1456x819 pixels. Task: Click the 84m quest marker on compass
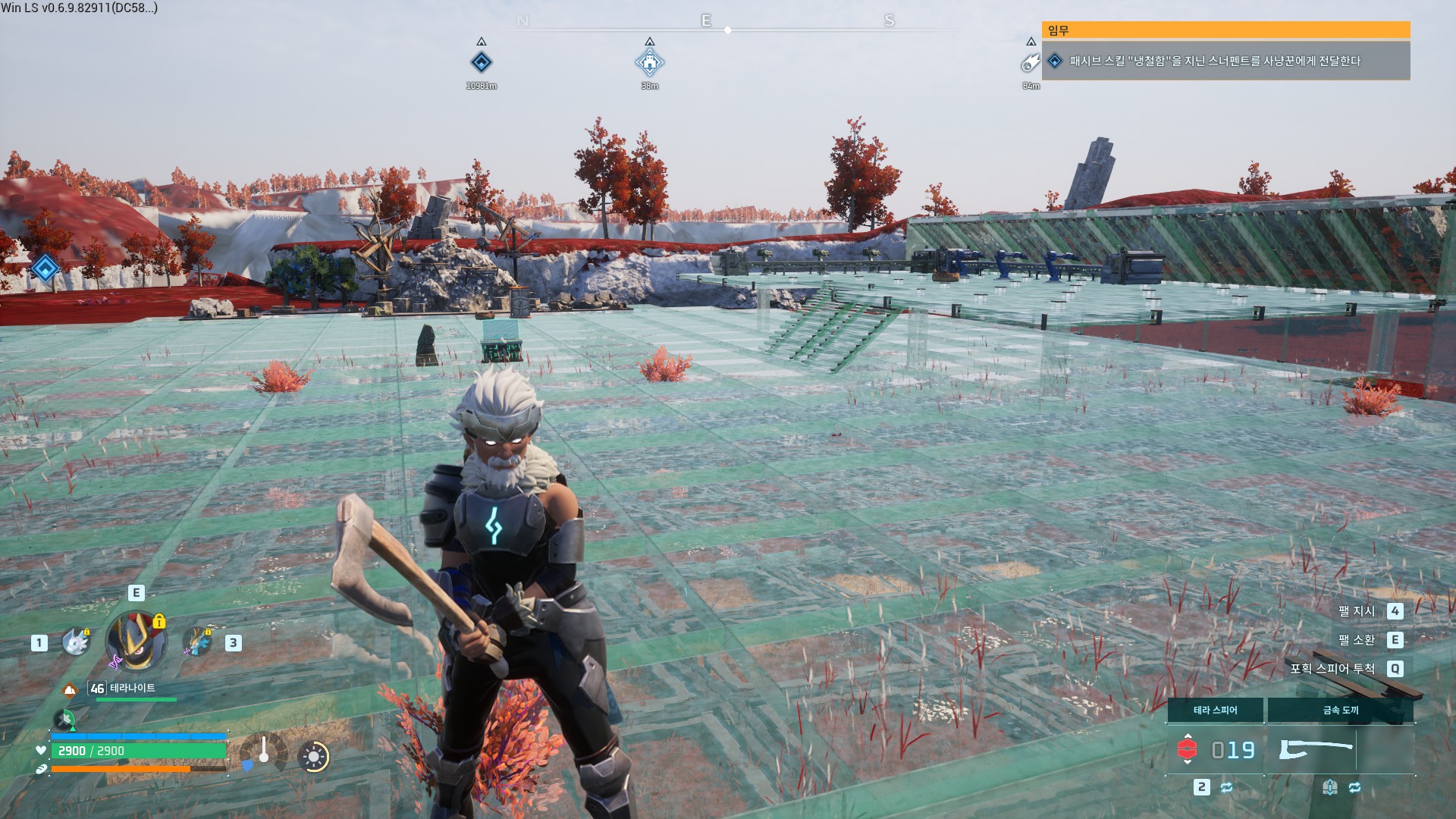click(x=1030, y=63)
